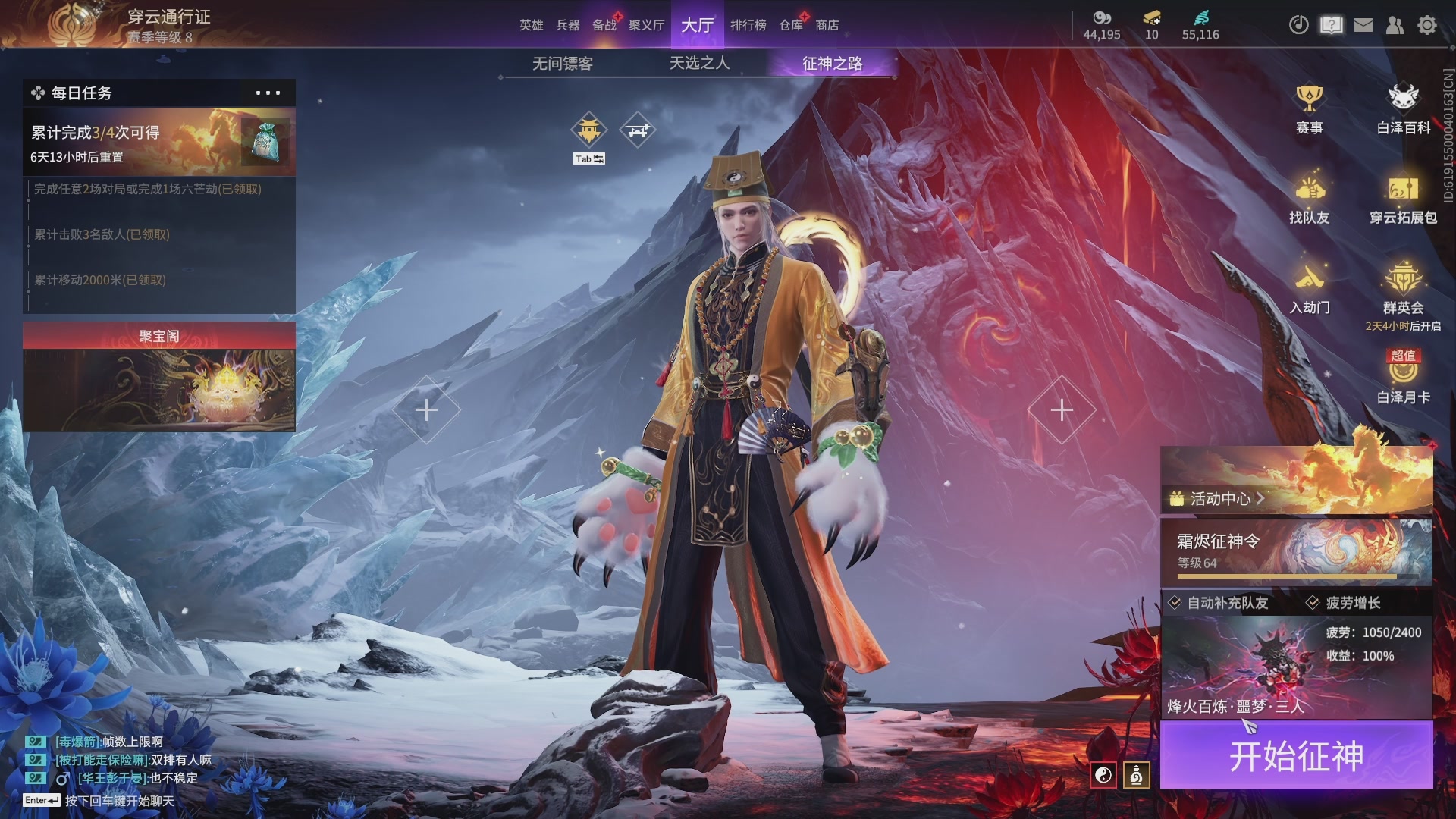The width and height of the screenshot is (1456, 819).
Task: Click 找队友 to find teammates
Action: 1309,198
